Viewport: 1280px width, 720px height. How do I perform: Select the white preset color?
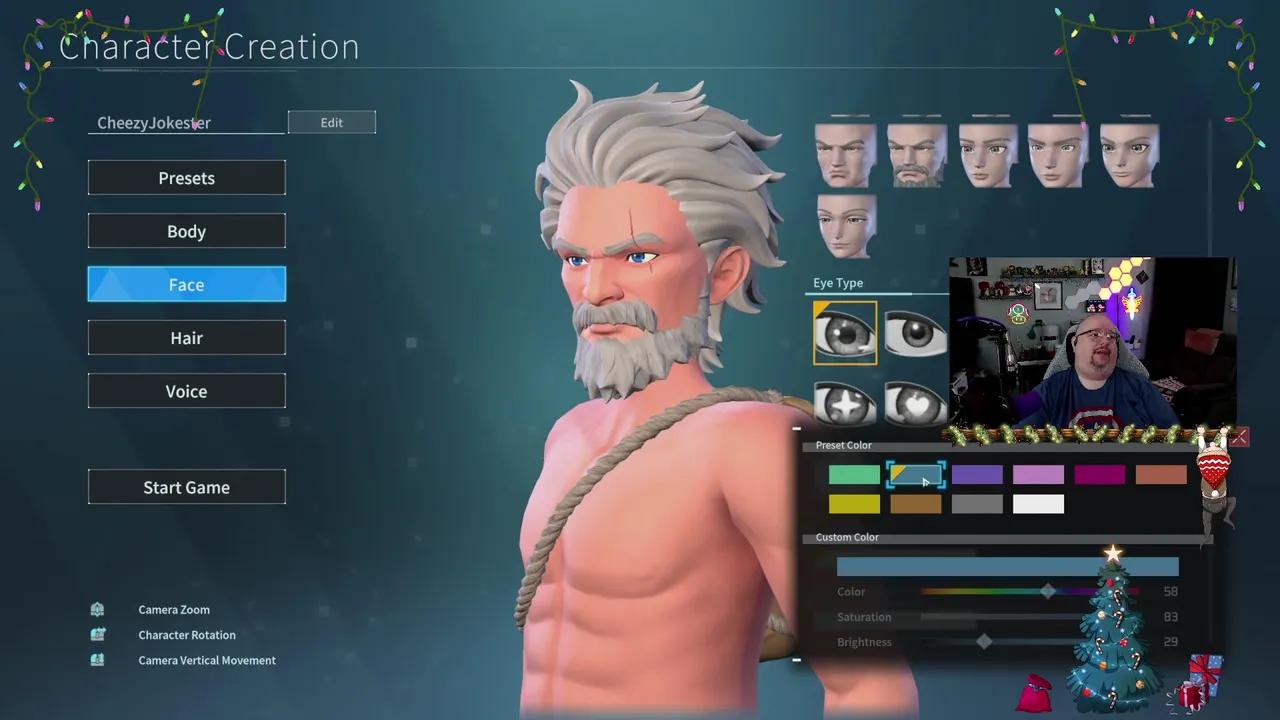pyautogui.click(x=1038, y=504)
